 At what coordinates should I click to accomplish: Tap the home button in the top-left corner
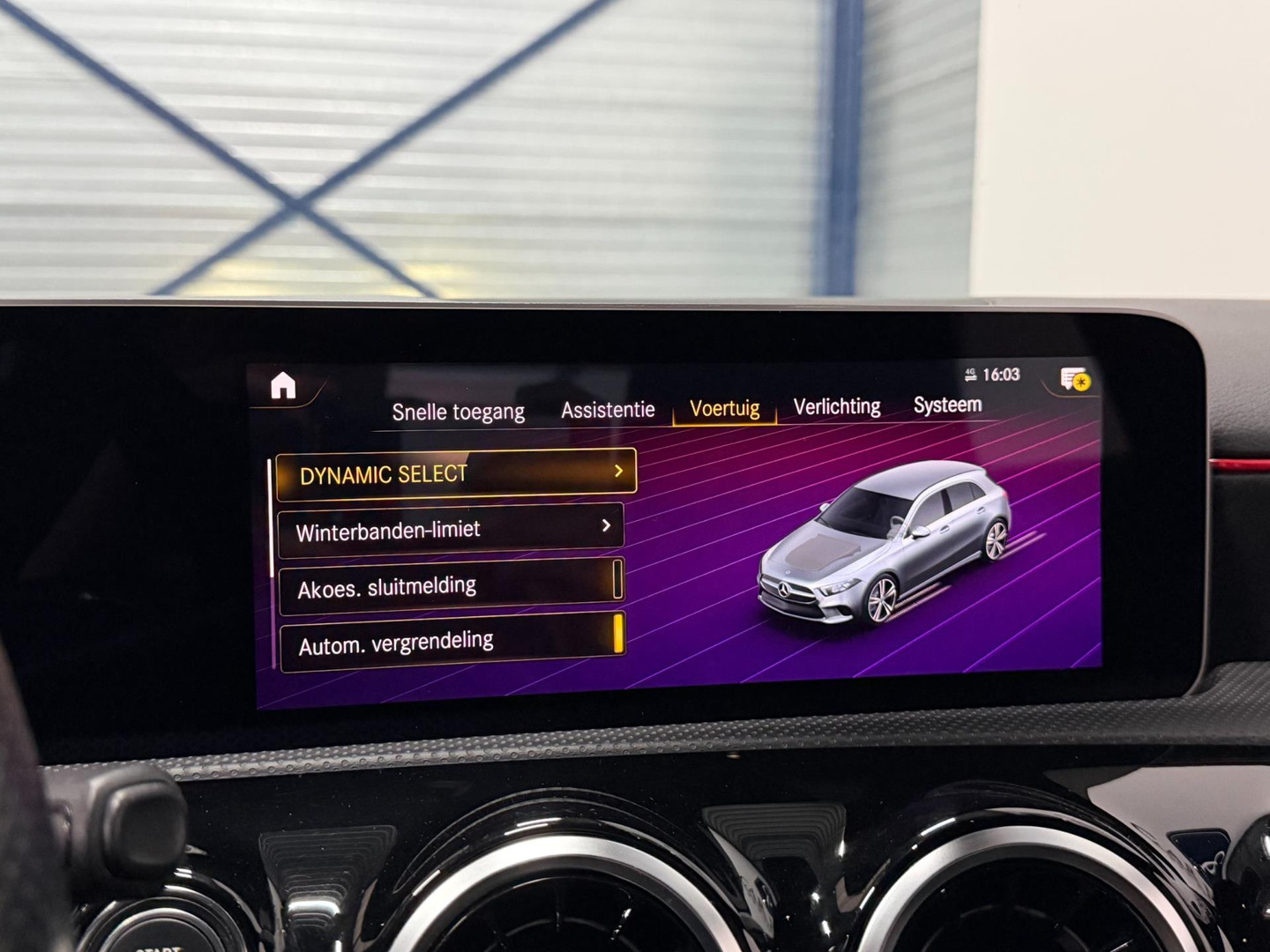point(284,387)
